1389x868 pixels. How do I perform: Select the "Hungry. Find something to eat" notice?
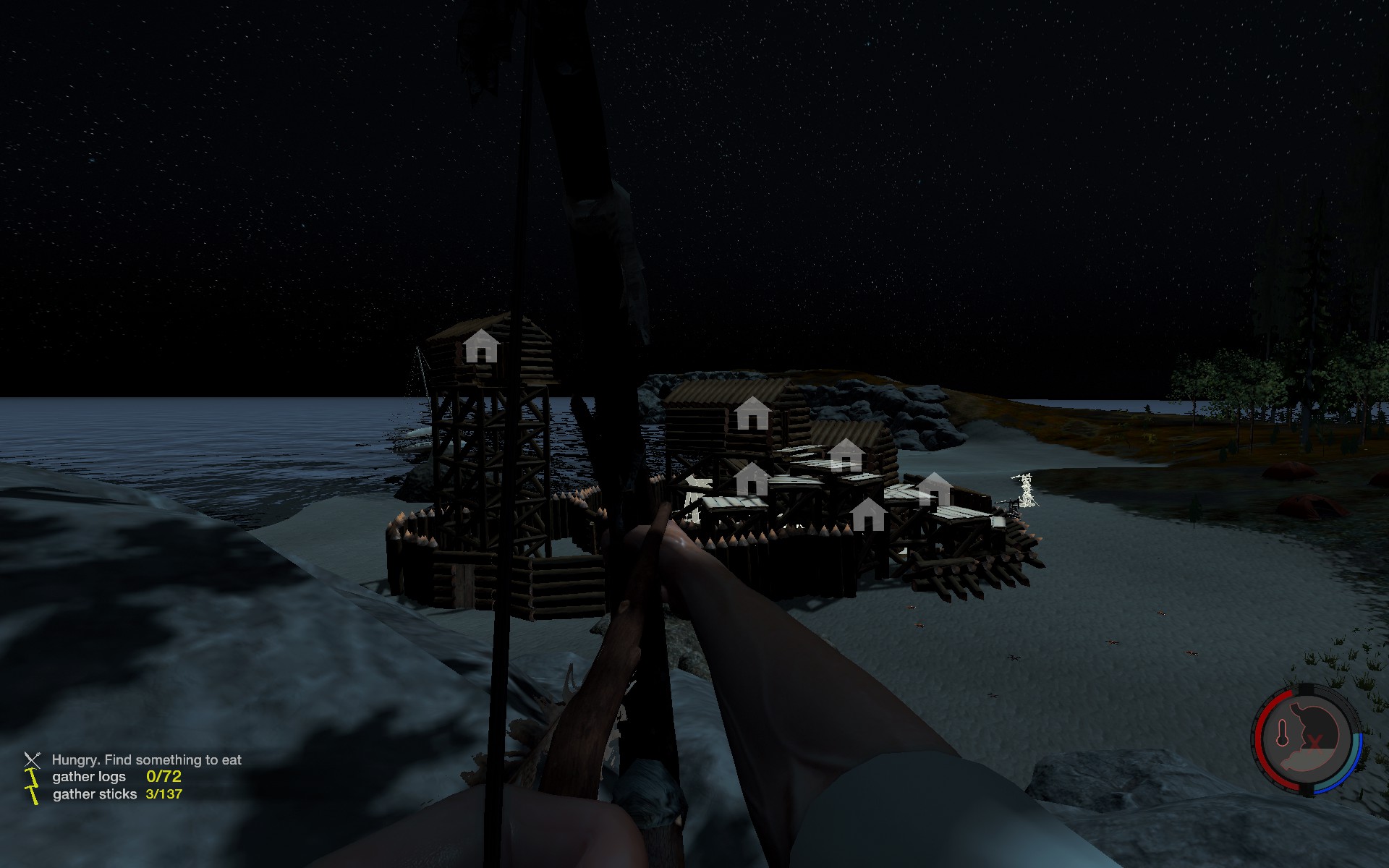coord(146,759)
